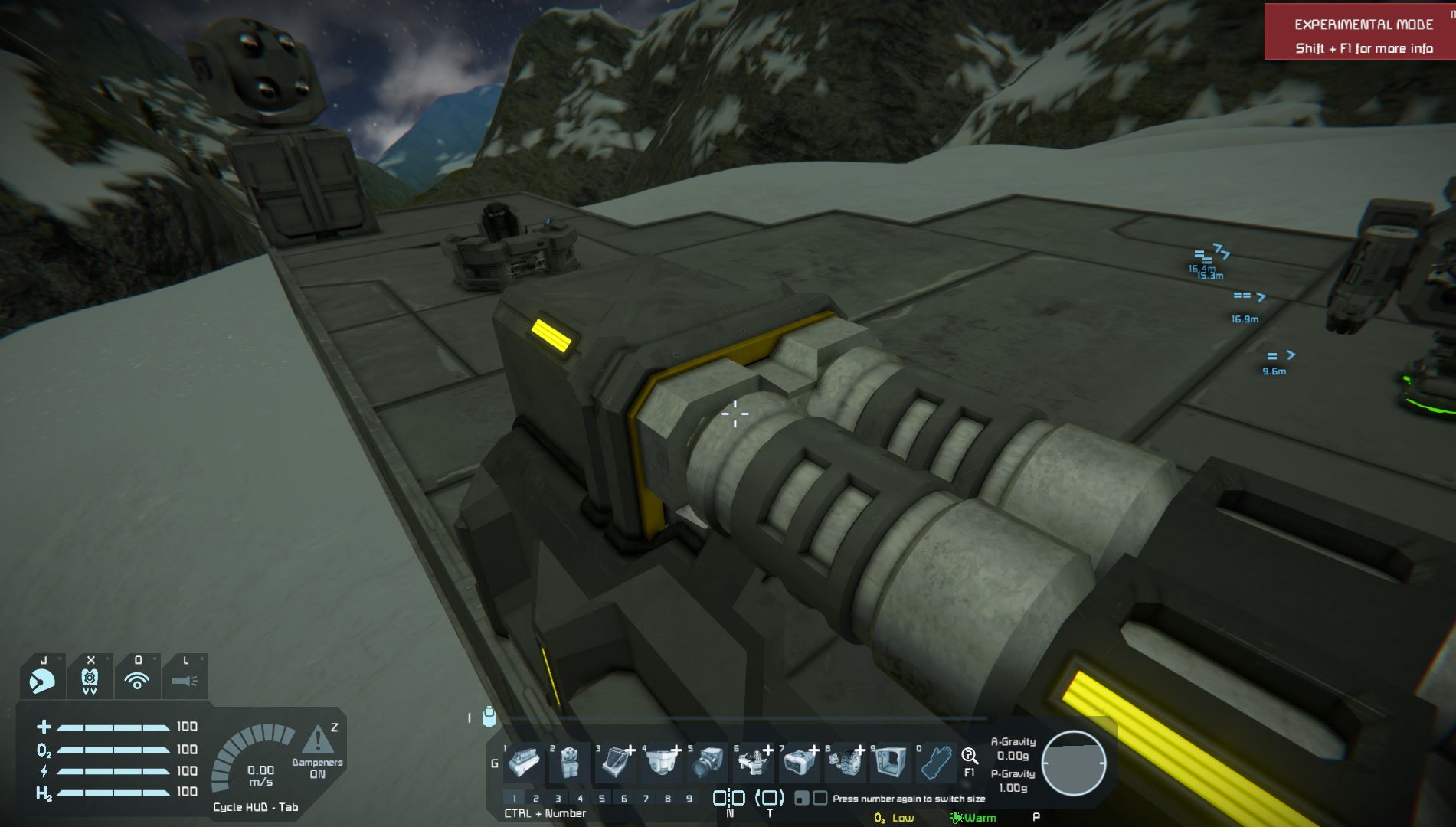Click the bracketed block icon above T
The image size is (1456, 827).
[x=770, y=798]
